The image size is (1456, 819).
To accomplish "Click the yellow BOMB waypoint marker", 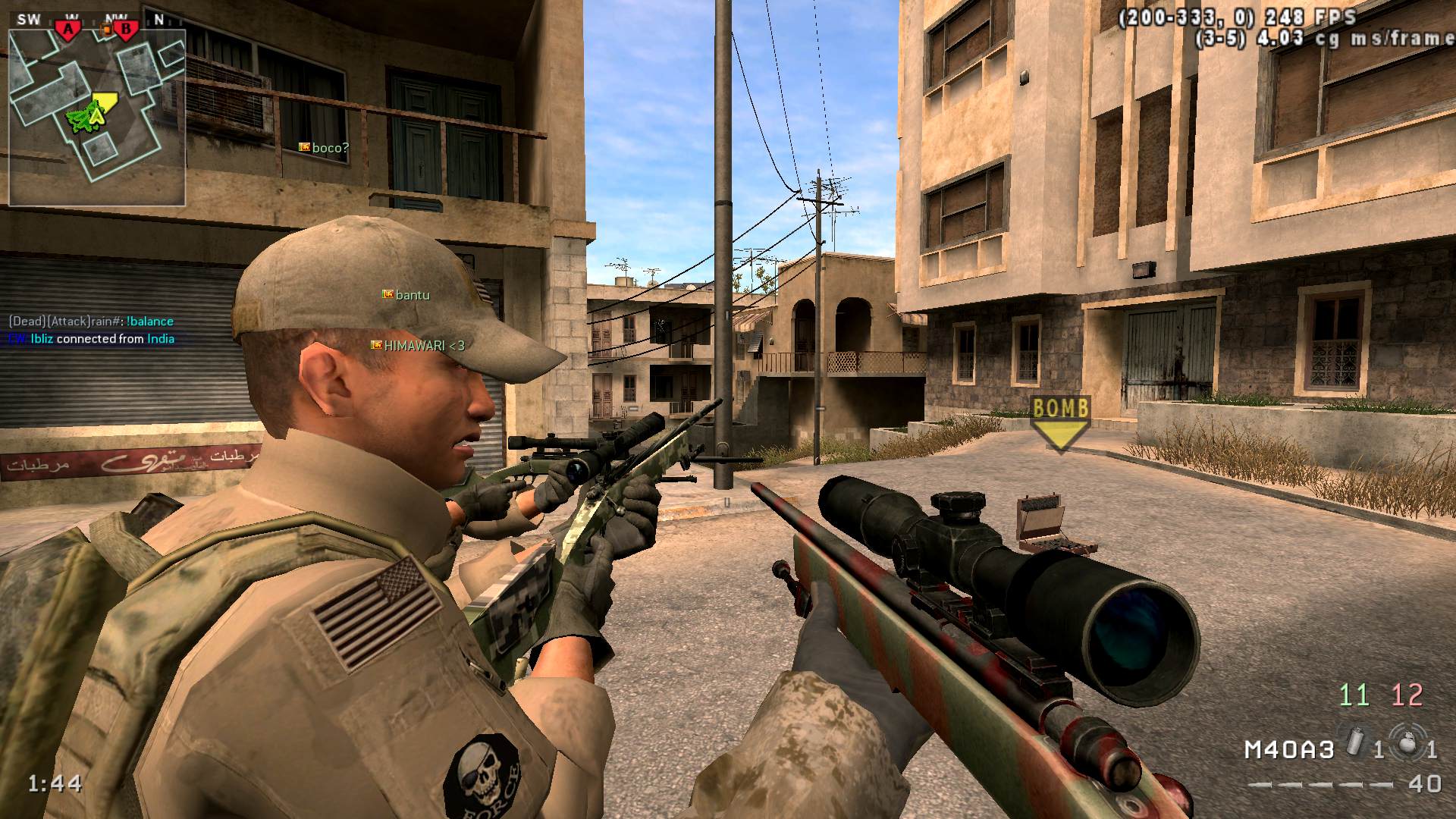I will [1061, 423].
